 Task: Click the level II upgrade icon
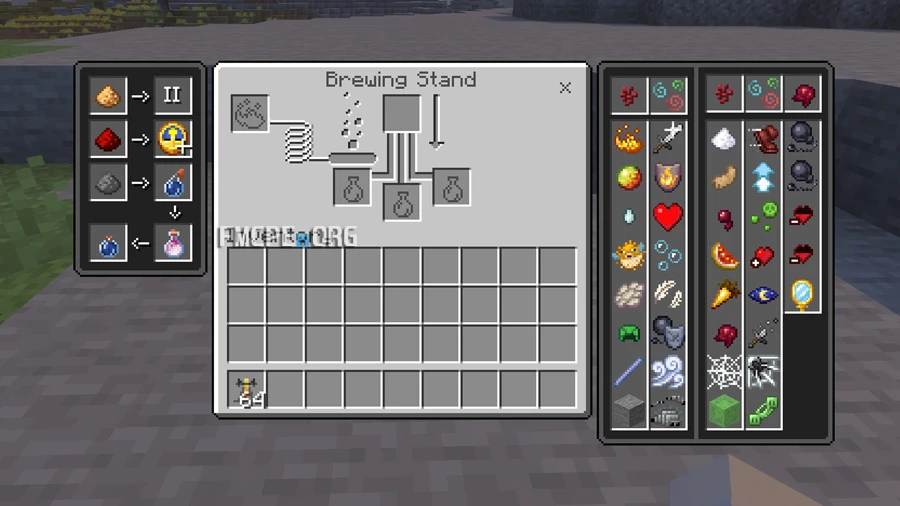click(x=172, y=96)
